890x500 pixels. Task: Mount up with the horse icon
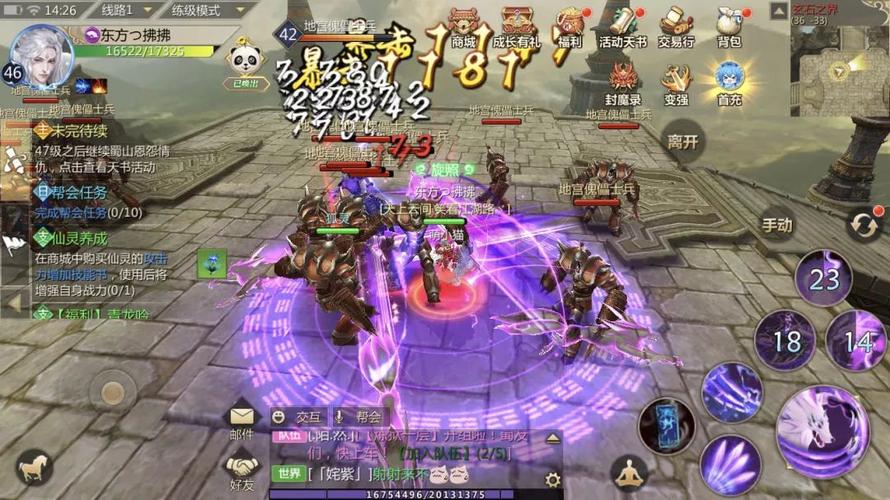click(x=34, y=466)
